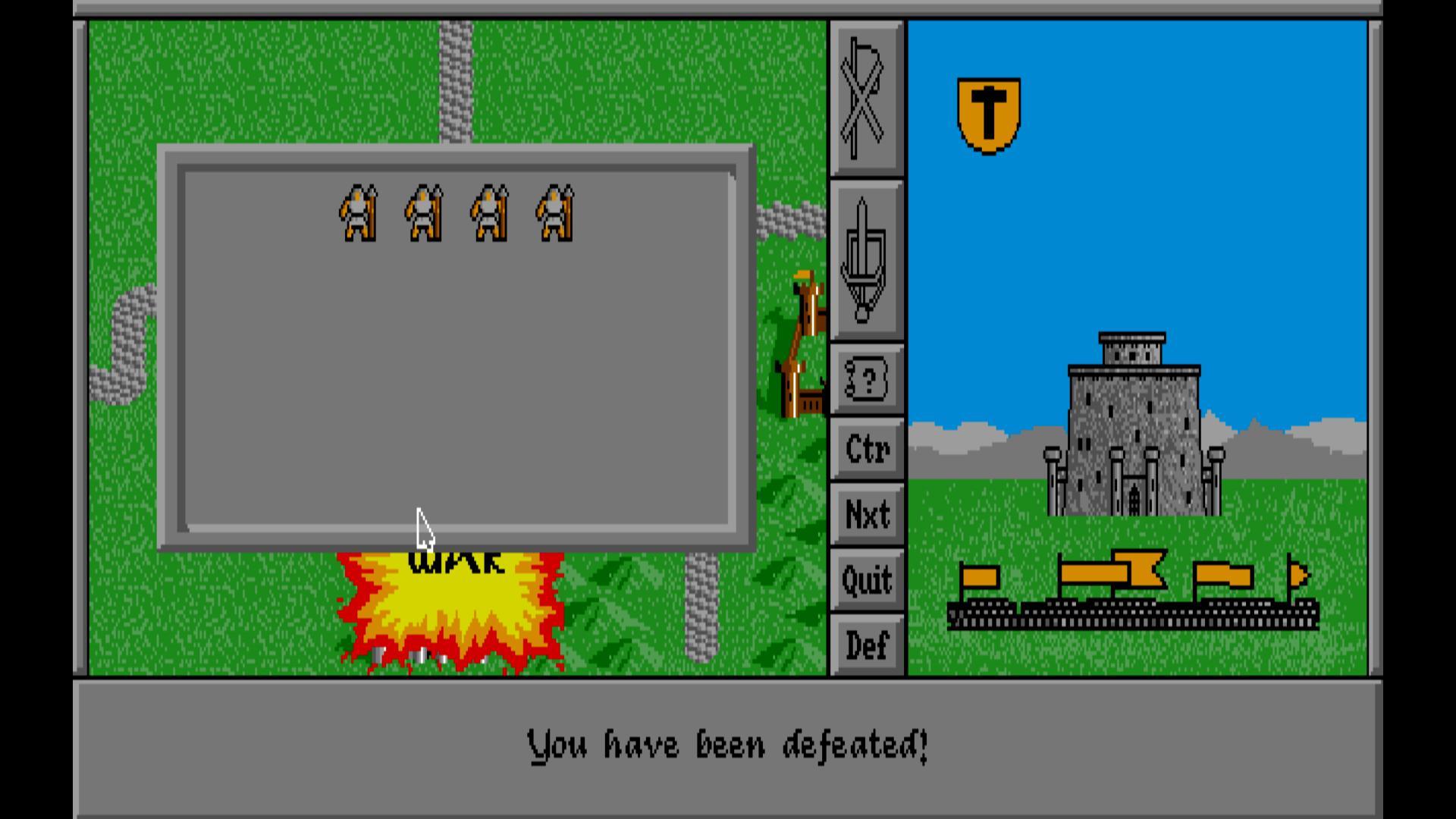
Task: Click the Ctr button to center the view
Action: 866,449
